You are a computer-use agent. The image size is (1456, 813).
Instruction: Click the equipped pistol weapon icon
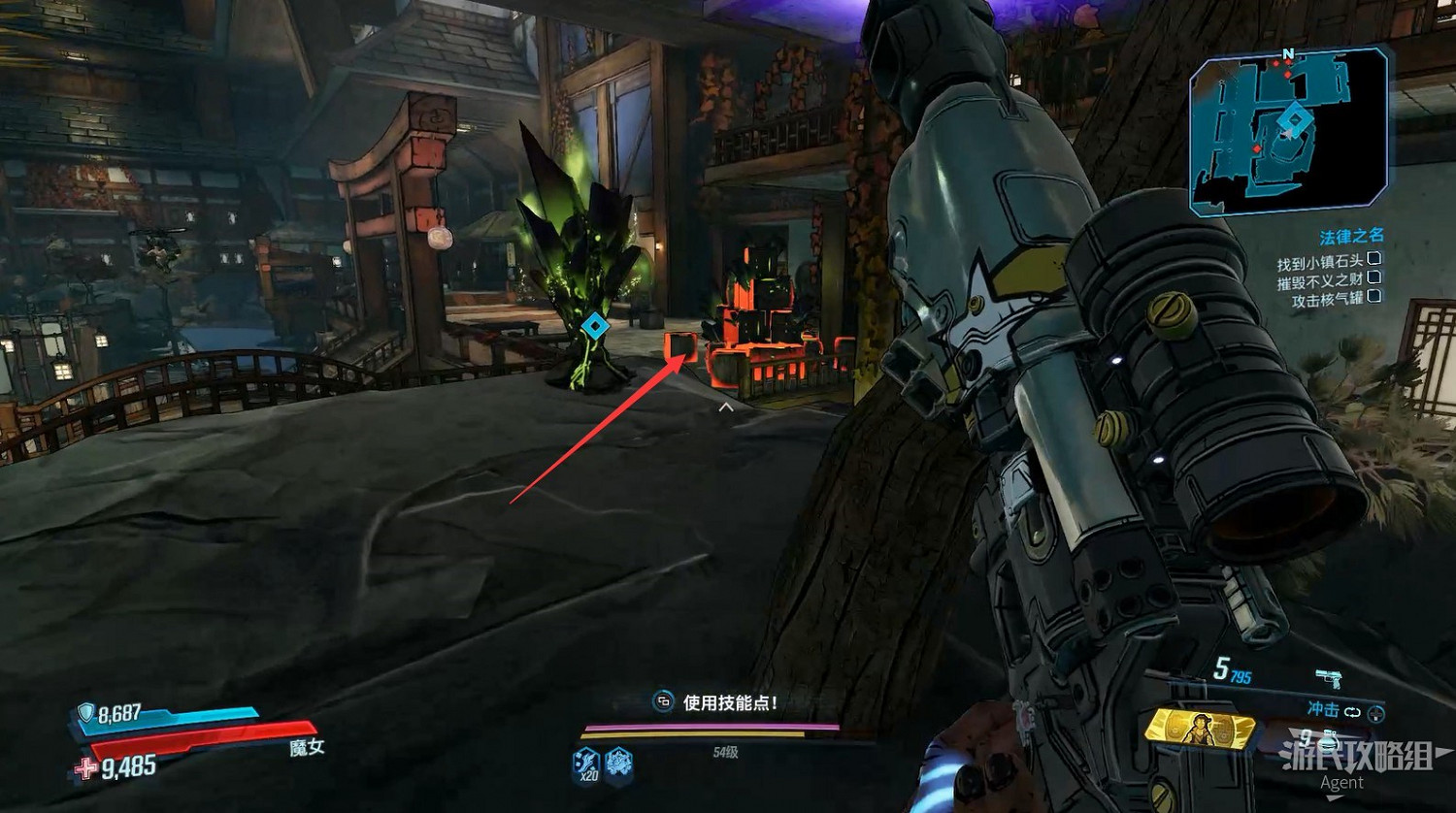point(1329,678)
